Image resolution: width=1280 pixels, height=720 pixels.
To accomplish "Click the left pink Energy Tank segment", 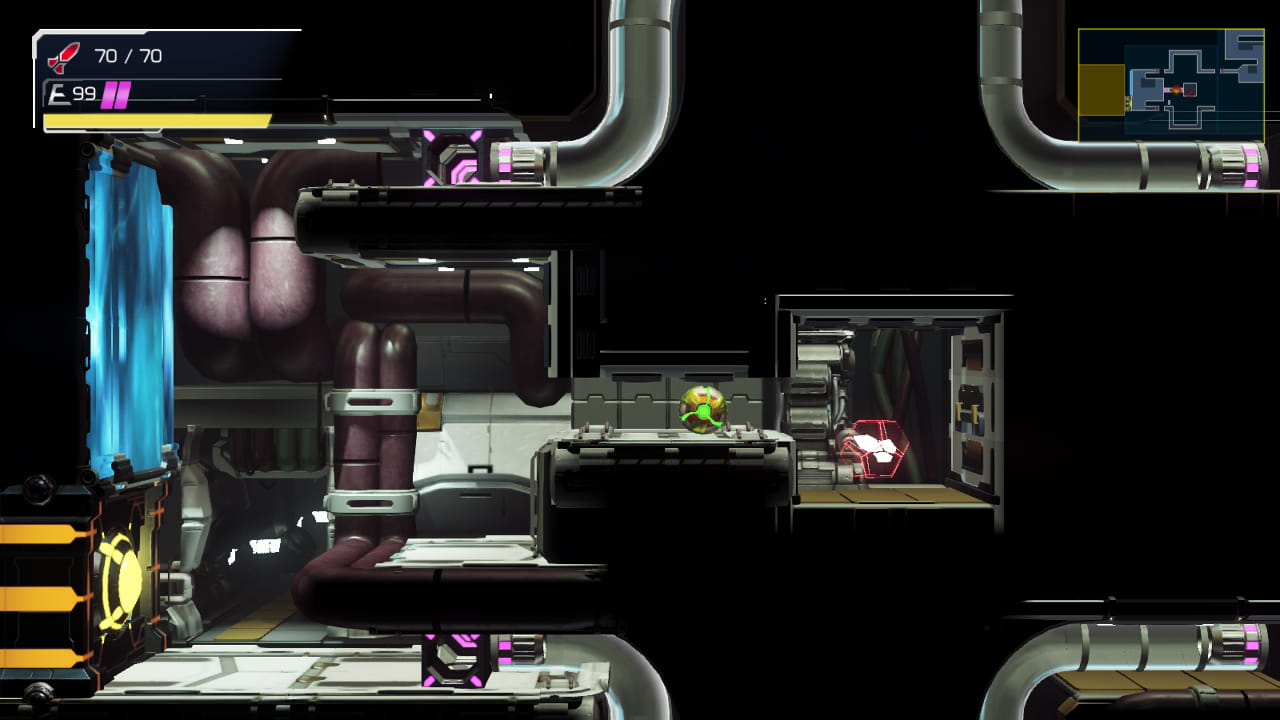I will 109,95.
